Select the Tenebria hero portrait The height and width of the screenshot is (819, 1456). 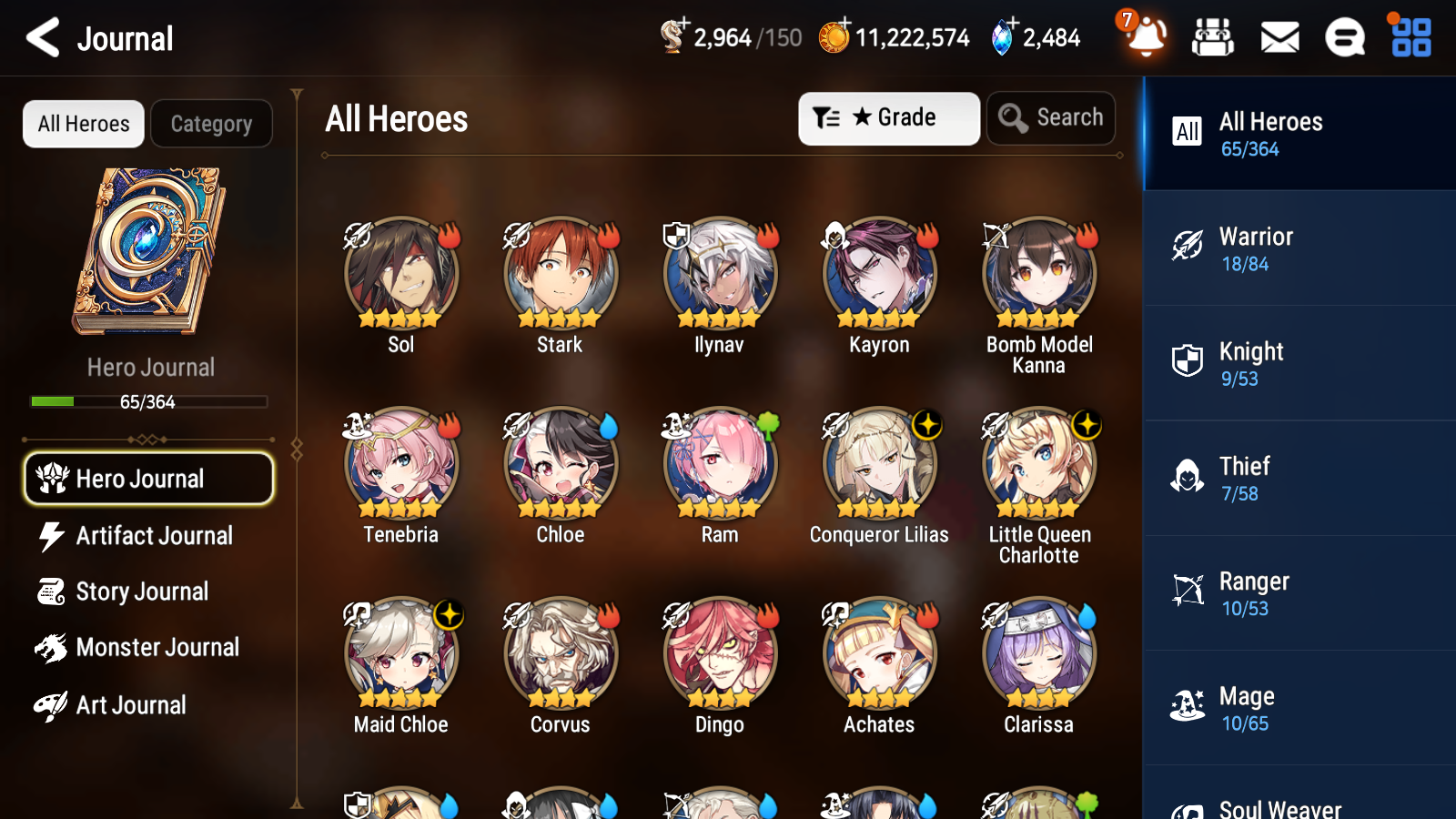(400, 462)
